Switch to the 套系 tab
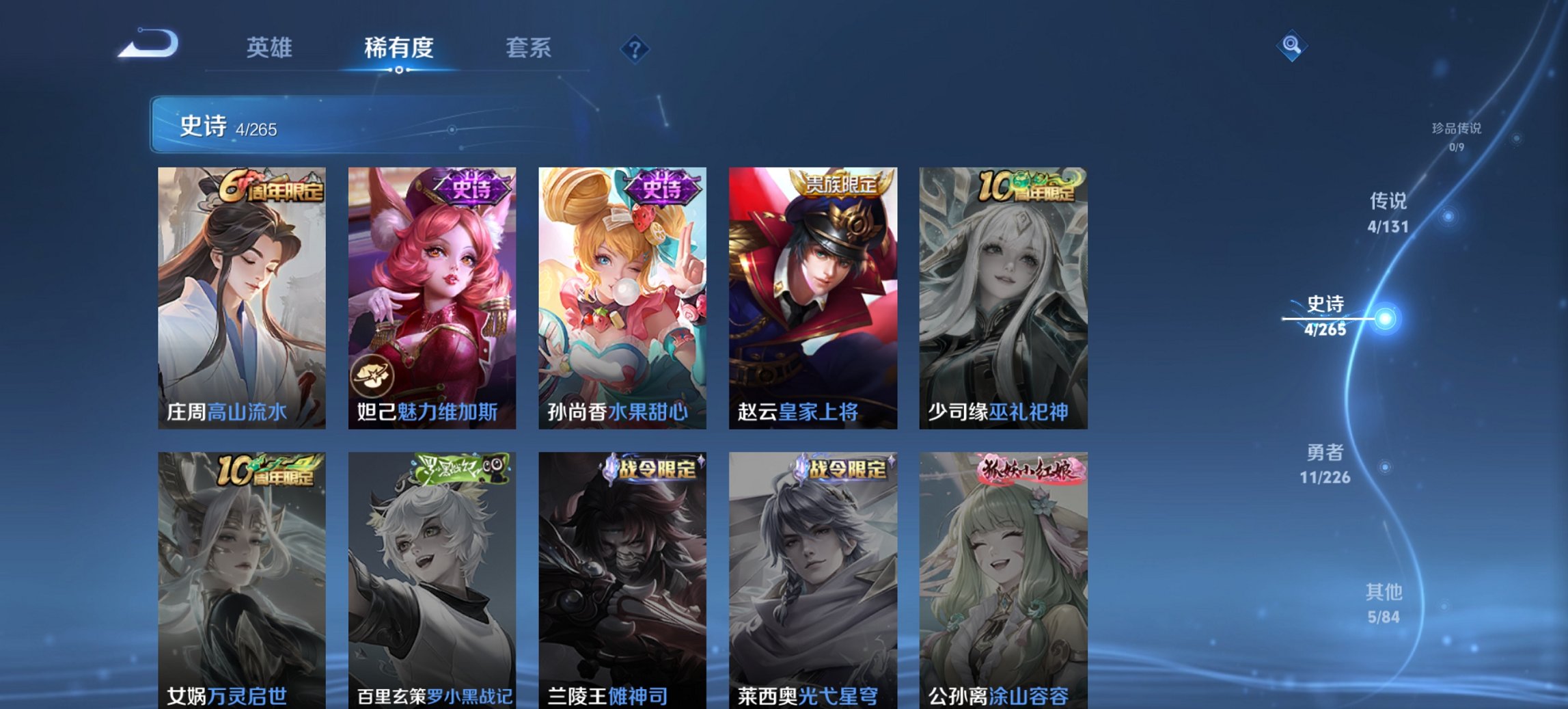The image size is (1568, 709). [x=529, y=48]
